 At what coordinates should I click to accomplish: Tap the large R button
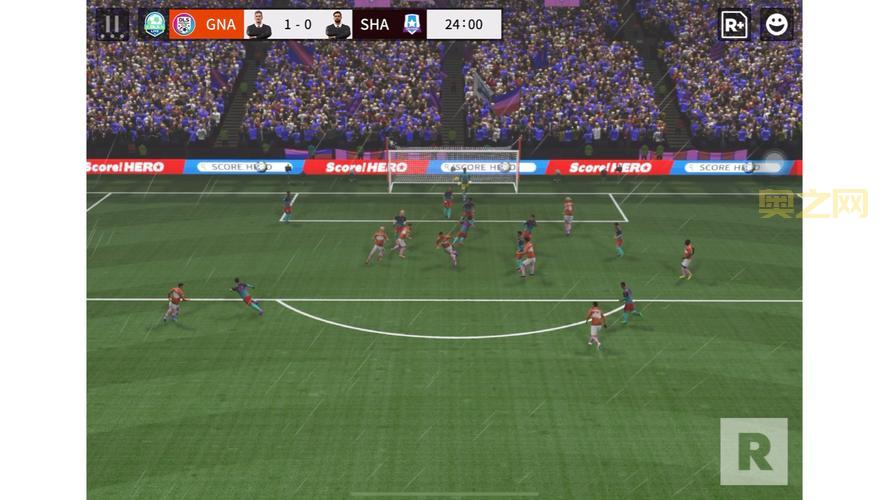pos(753,452)
